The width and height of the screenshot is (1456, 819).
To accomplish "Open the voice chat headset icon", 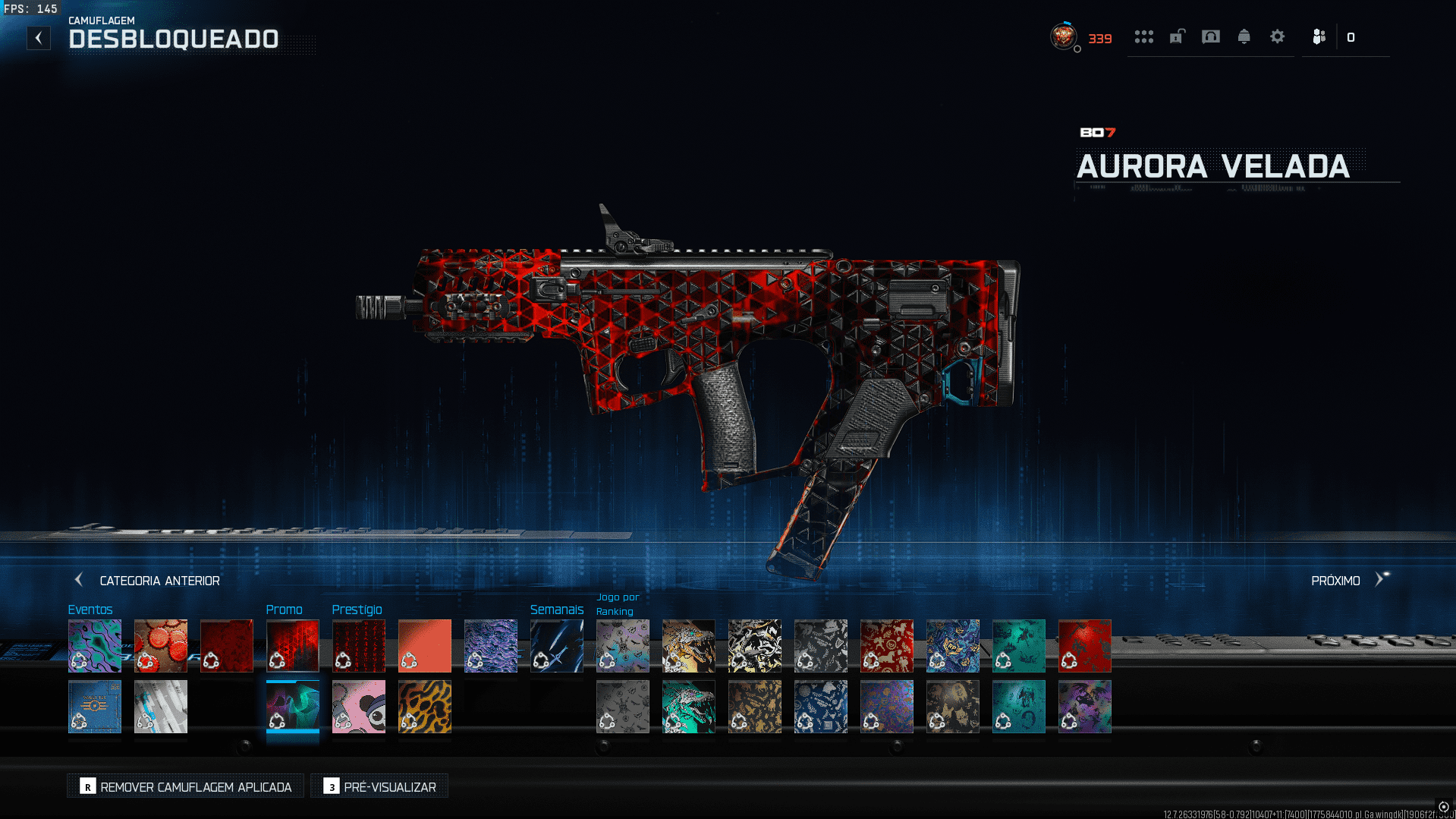I will [1210, 36].
